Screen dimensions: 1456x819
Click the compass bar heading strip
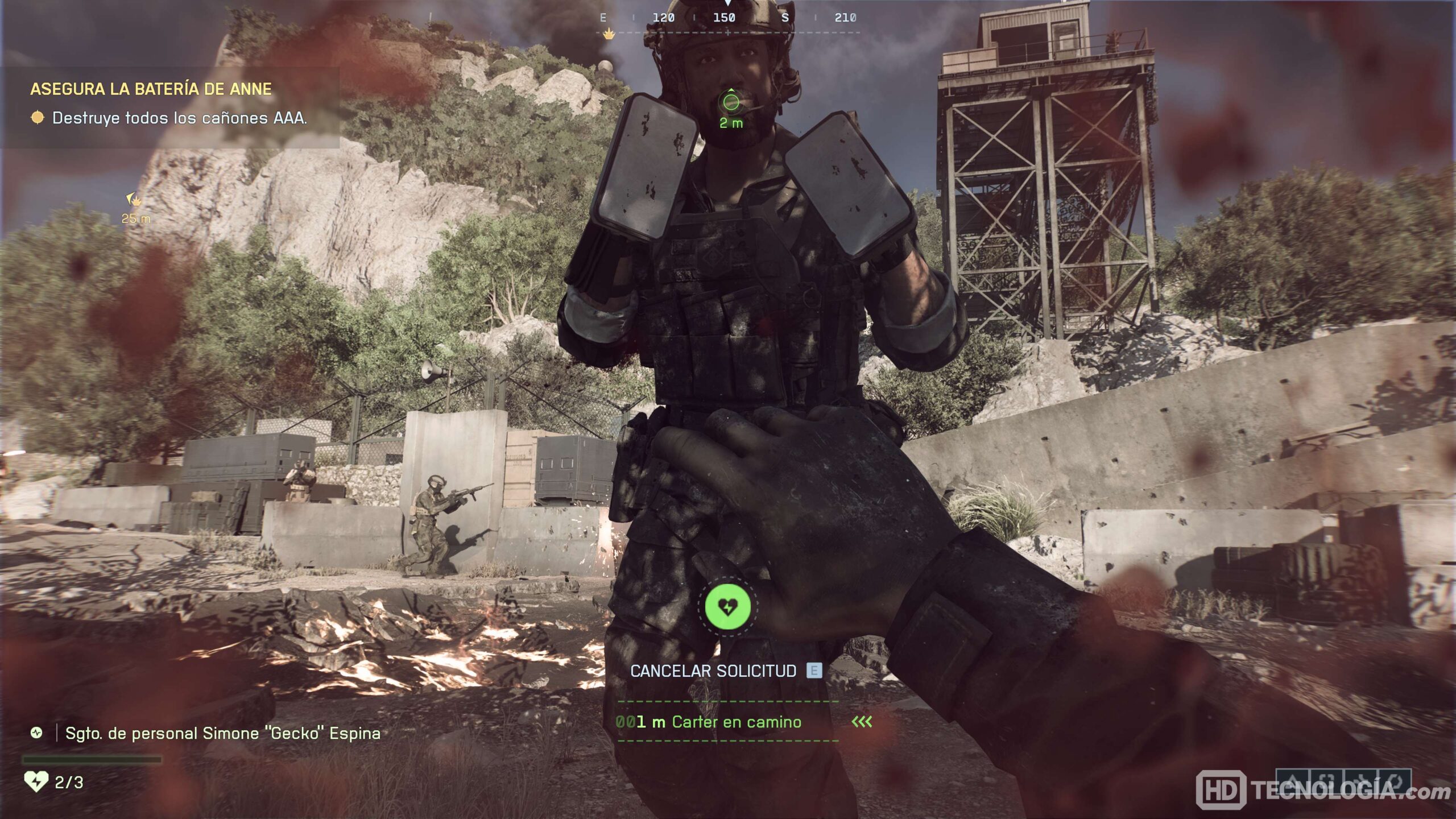pos(727,18)
